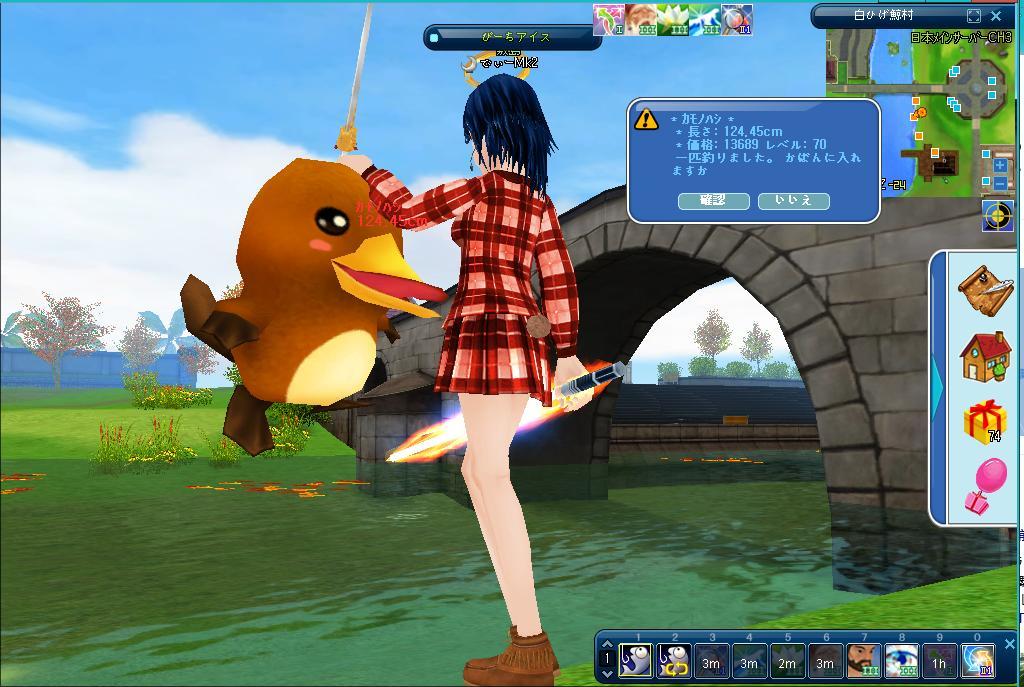Screen dimensions: 1024x687
Task: Close the skill hotbar with its X
Action: click(x=1009, y=645)
